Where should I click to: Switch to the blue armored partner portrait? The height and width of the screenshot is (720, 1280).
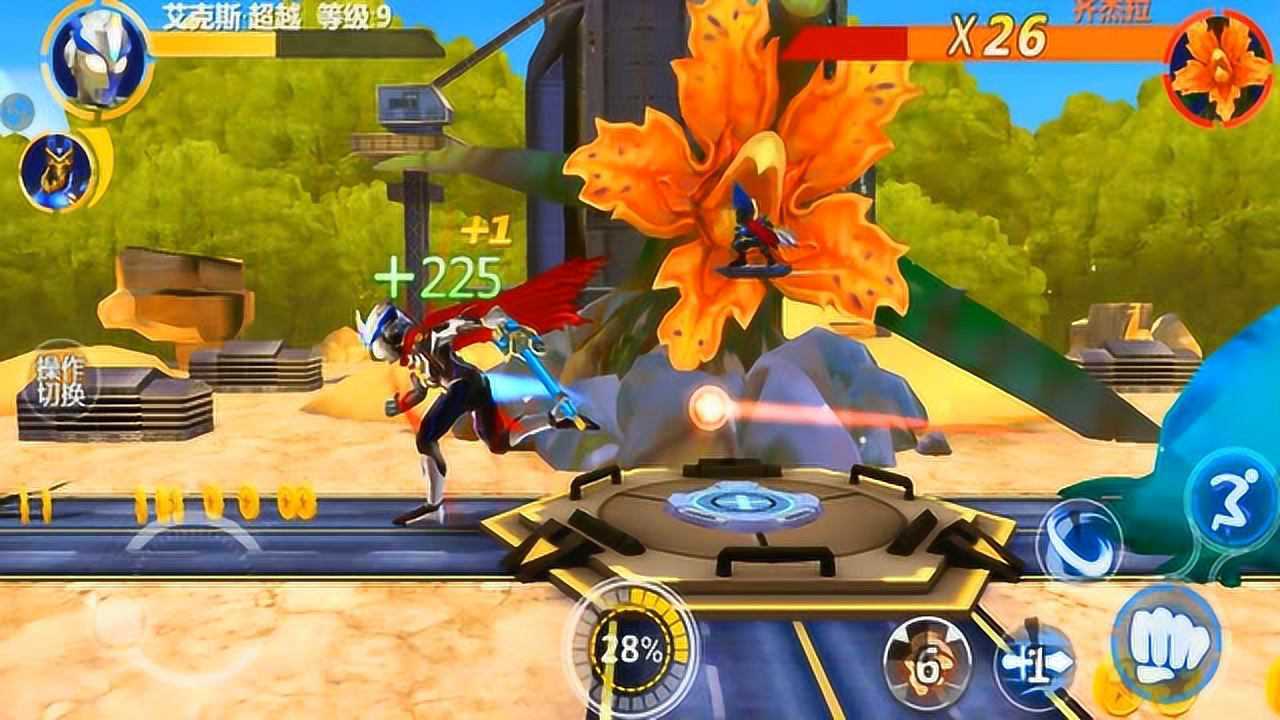tap(54, 172)
